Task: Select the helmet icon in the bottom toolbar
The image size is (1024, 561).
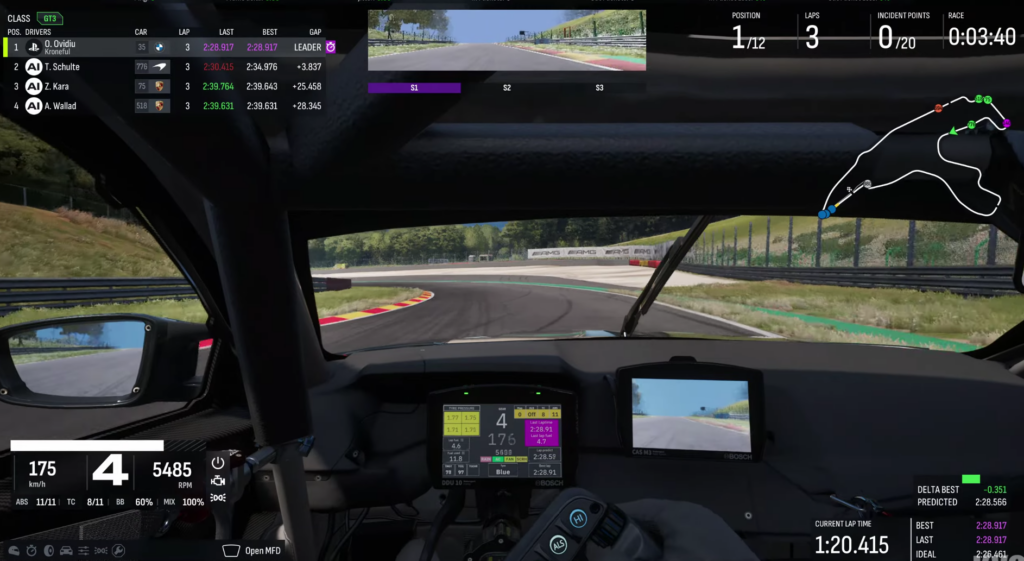Action: pyautogui.click(x=14, y=550)
